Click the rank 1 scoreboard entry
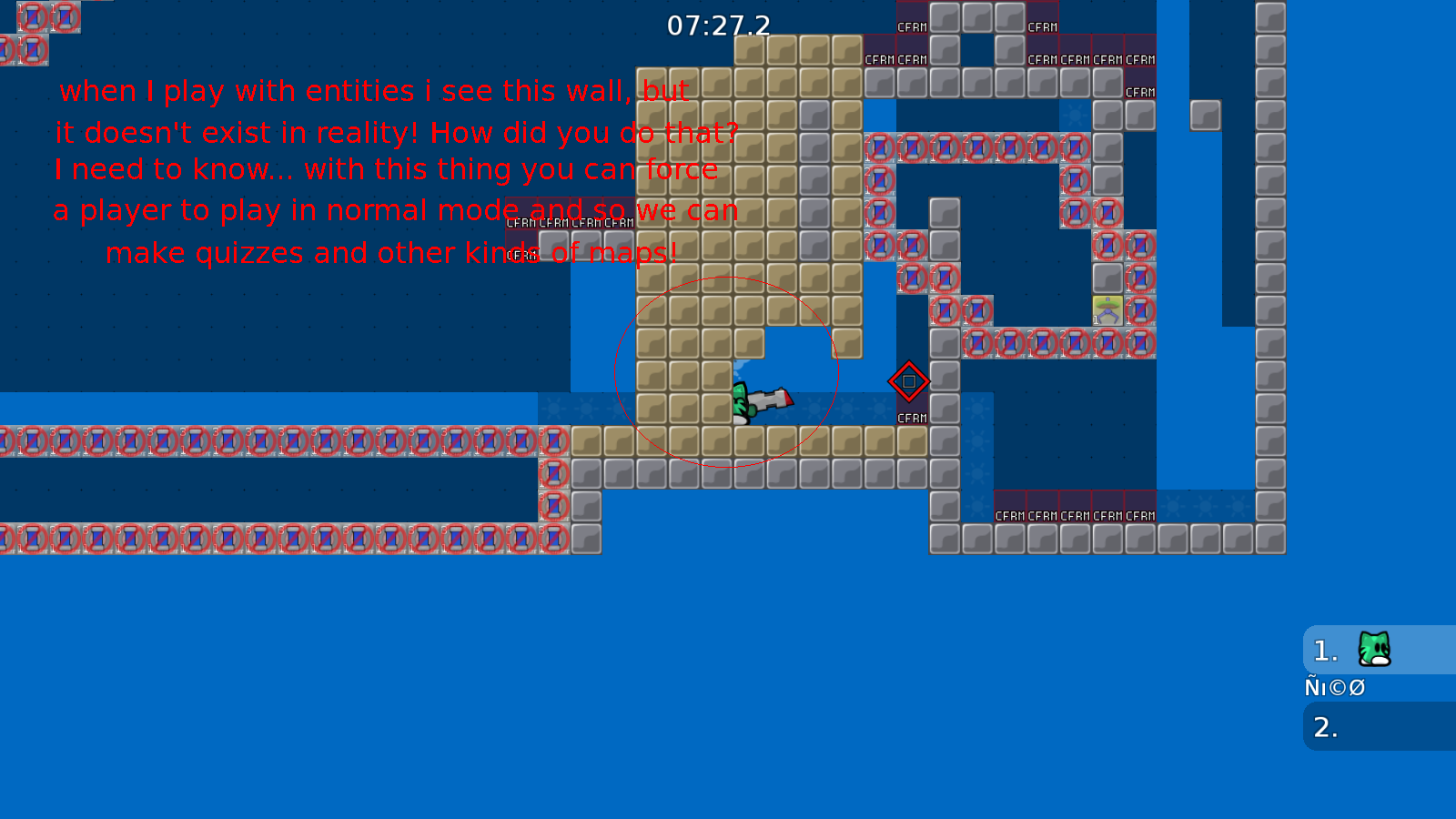 click(1324, 650)
